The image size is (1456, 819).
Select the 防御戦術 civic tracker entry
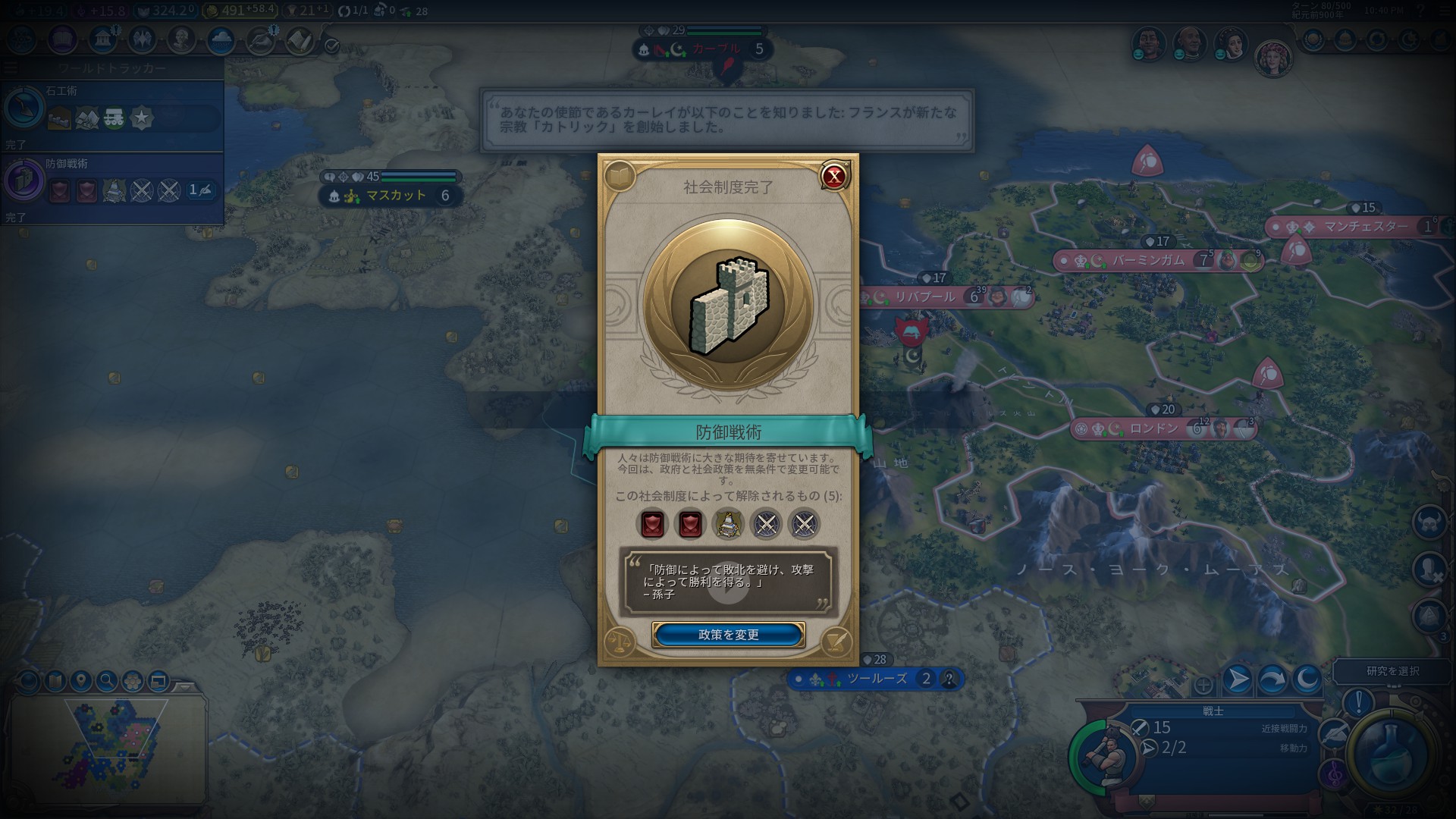tap(112, 184)
